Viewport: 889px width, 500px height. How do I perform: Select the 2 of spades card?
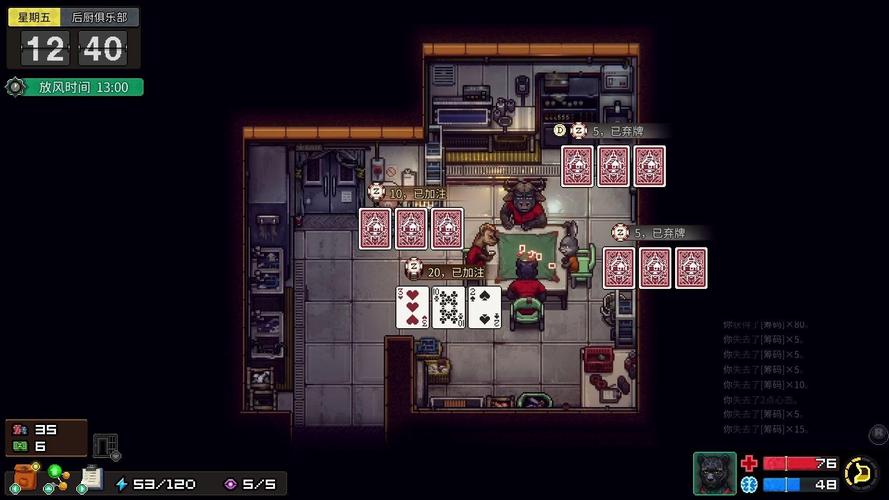(484, 307)
